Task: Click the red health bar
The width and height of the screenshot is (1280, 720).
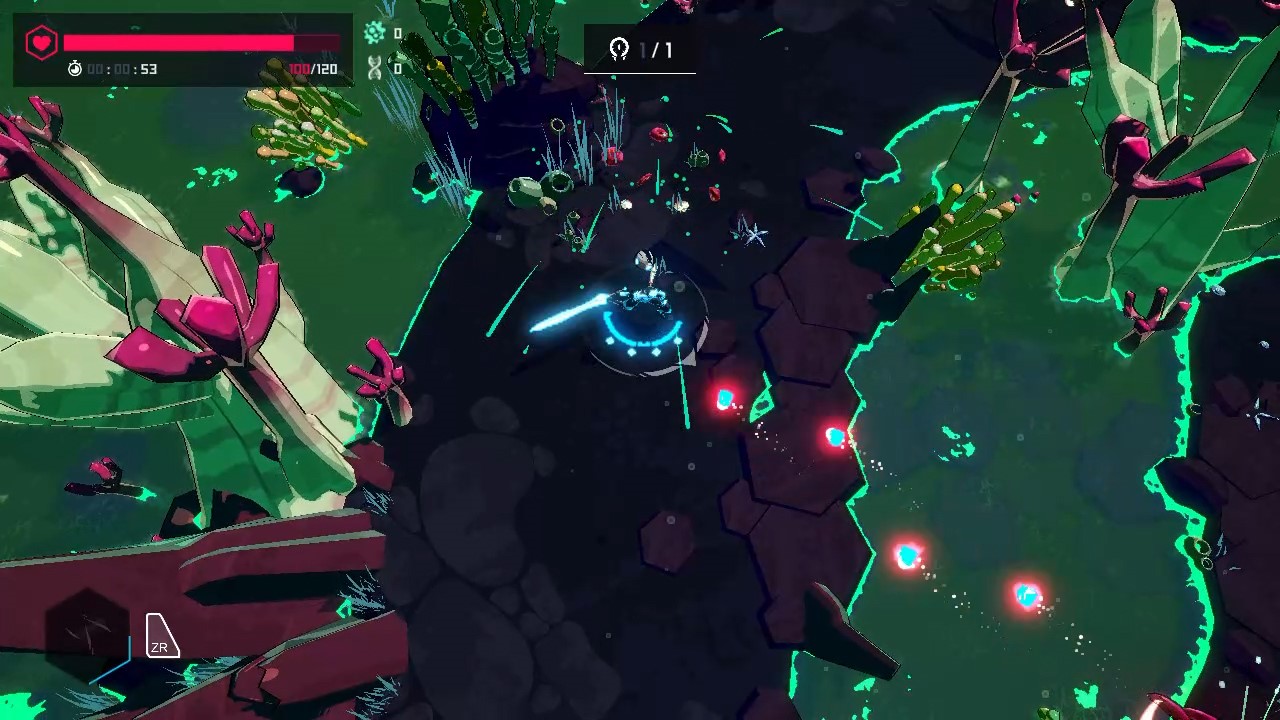Action: click(x=178, y=44)
